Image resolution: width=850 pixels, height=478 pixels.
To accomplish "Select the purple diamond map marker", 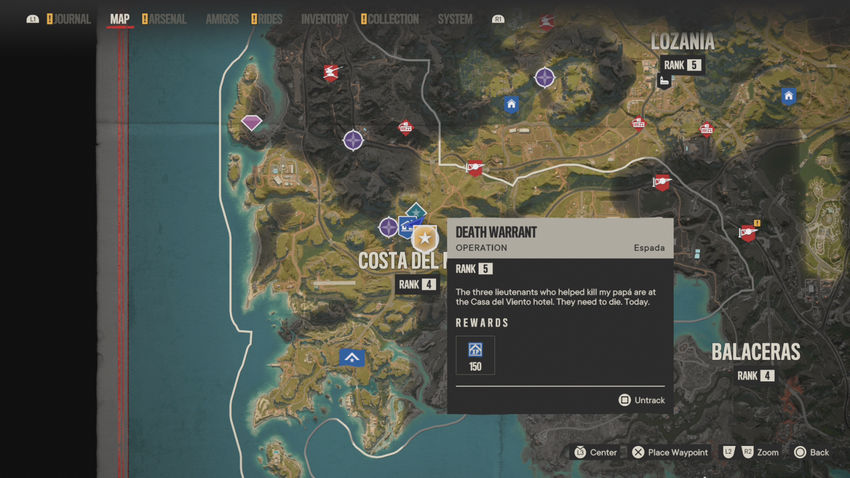I will 252,123.
